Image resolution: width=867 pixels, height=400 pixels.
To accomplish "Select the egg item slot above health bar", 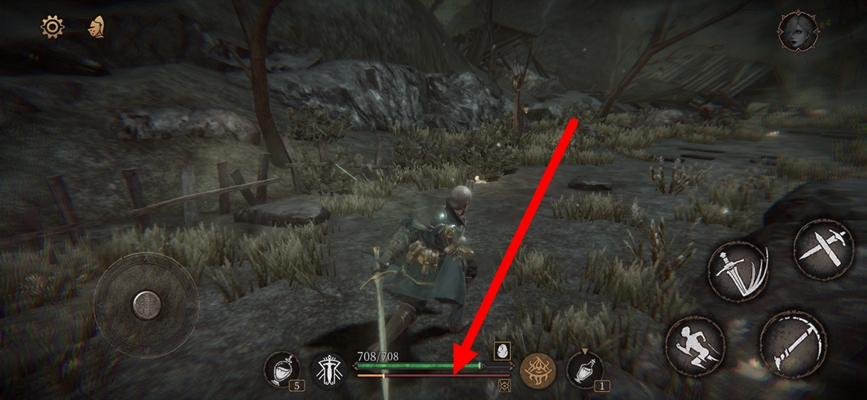I will click(x=502, y=351).
